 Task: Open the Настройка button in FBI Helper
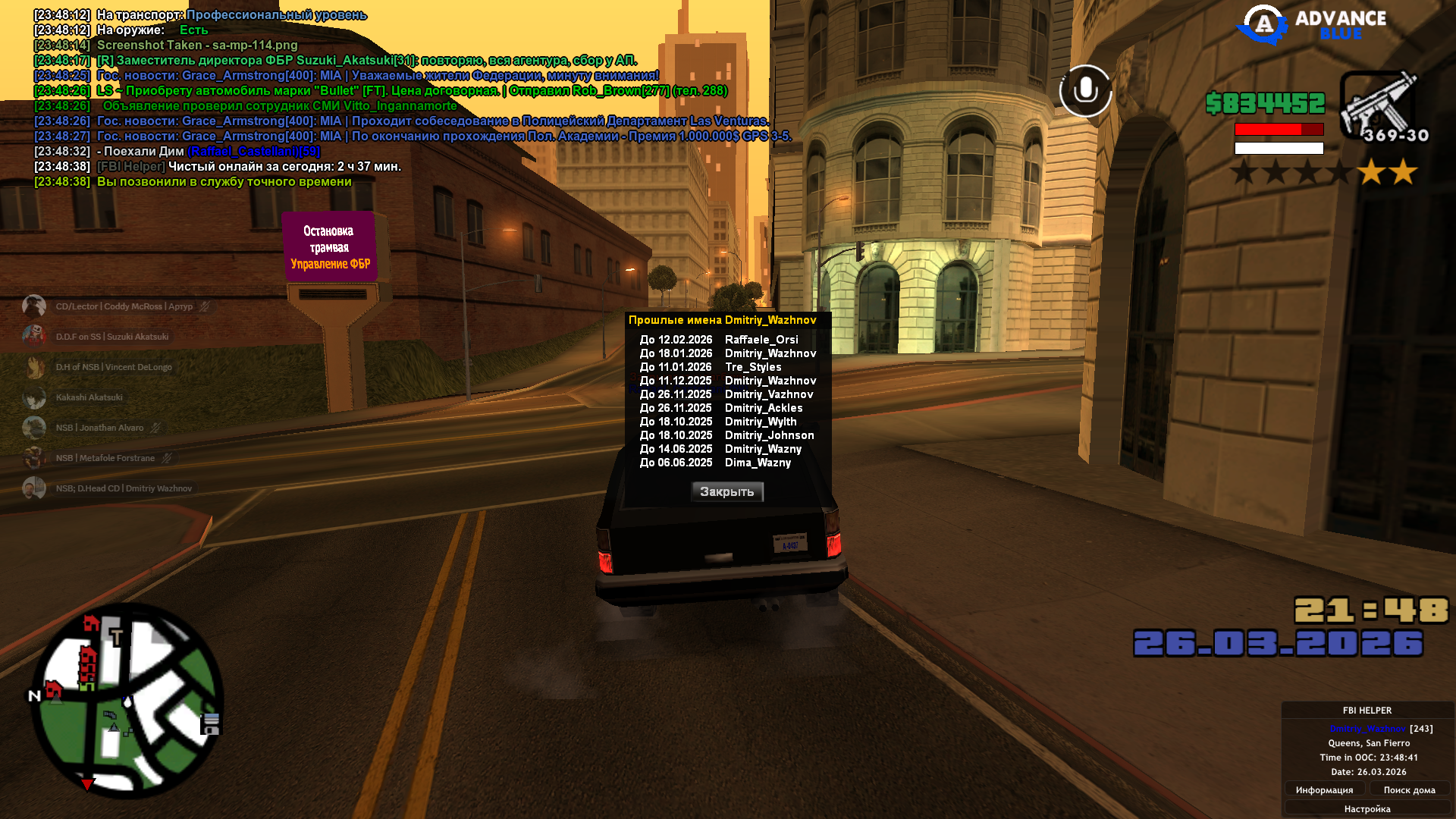pos(1367,809)
